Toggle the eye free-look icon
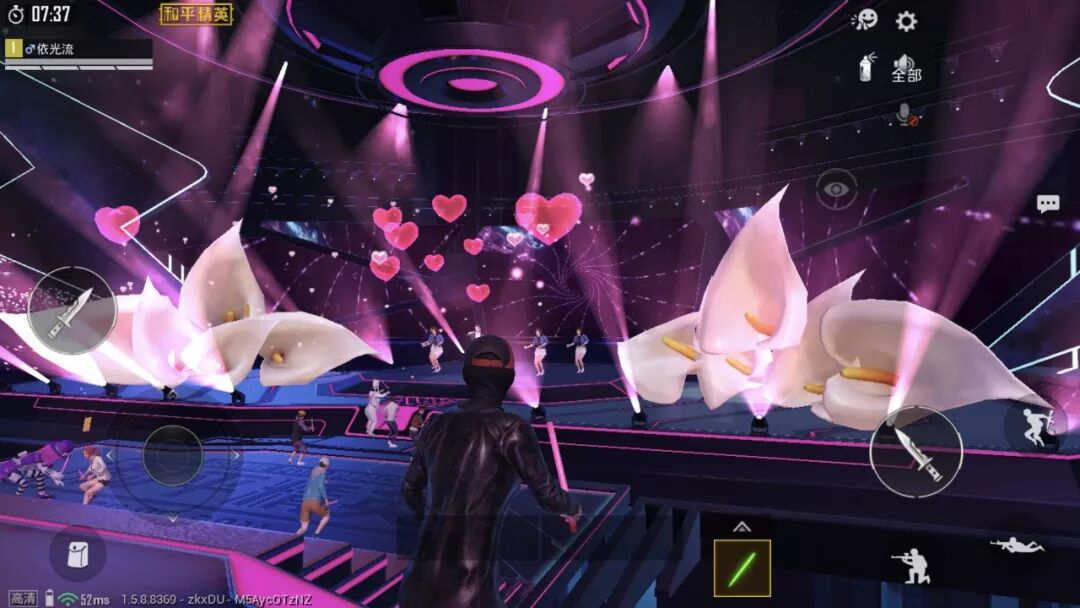Viewport: 1080px width, 608px height. 836,187
